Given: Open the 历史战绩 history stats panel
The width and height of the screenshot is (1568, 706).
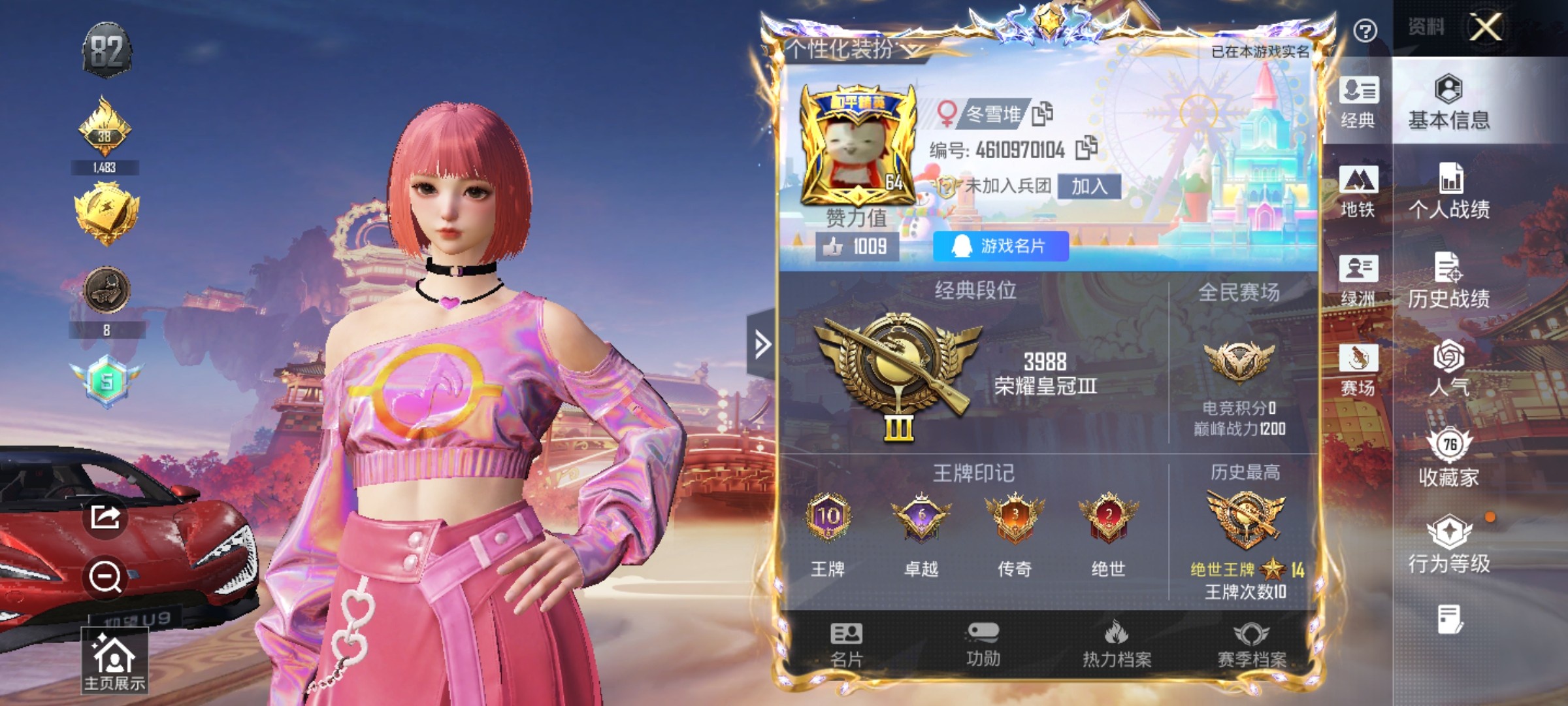Looking at the screenshot, I should (x=1450, y=282).
